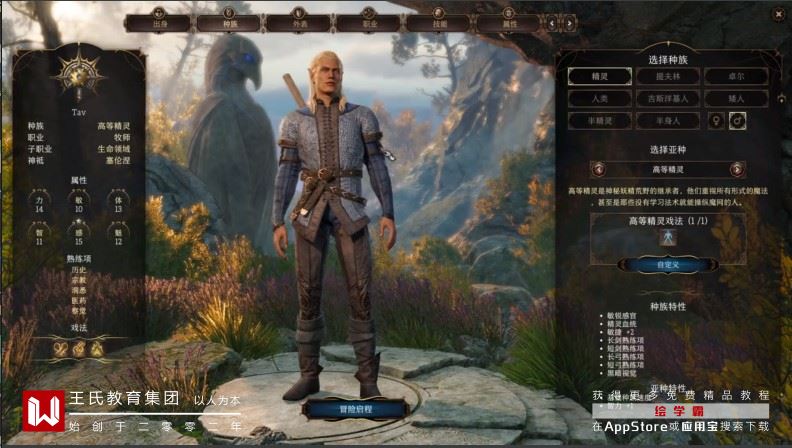The image size is (792, 448).
Task: Click the left arrow beside 高等精灵 subrace
Action: pyautogui.click(x=598, y=169)
